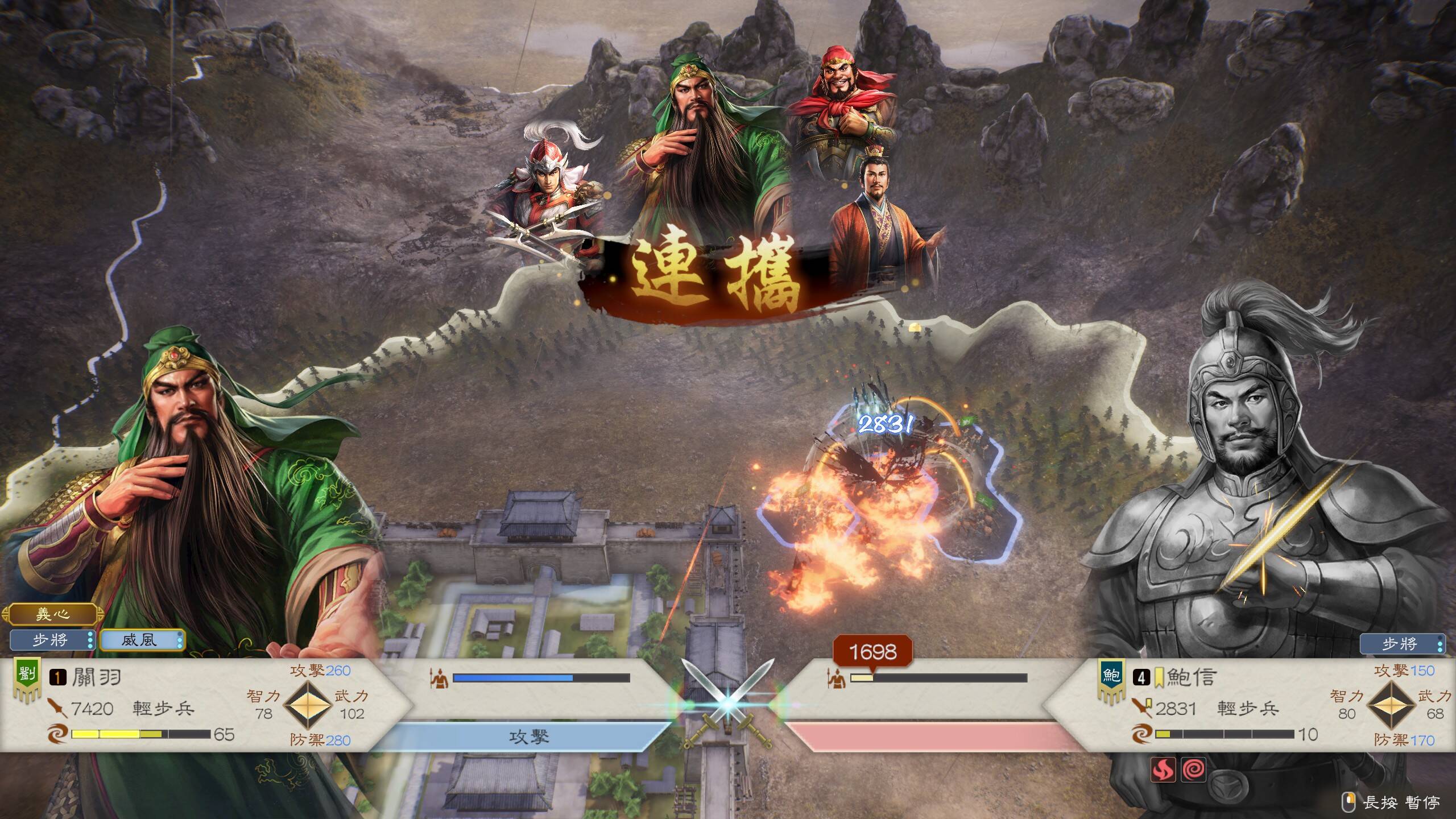Click Guan Yu's 步將 trait tag
1456x819 pixels.
click(x=52, y=640)
